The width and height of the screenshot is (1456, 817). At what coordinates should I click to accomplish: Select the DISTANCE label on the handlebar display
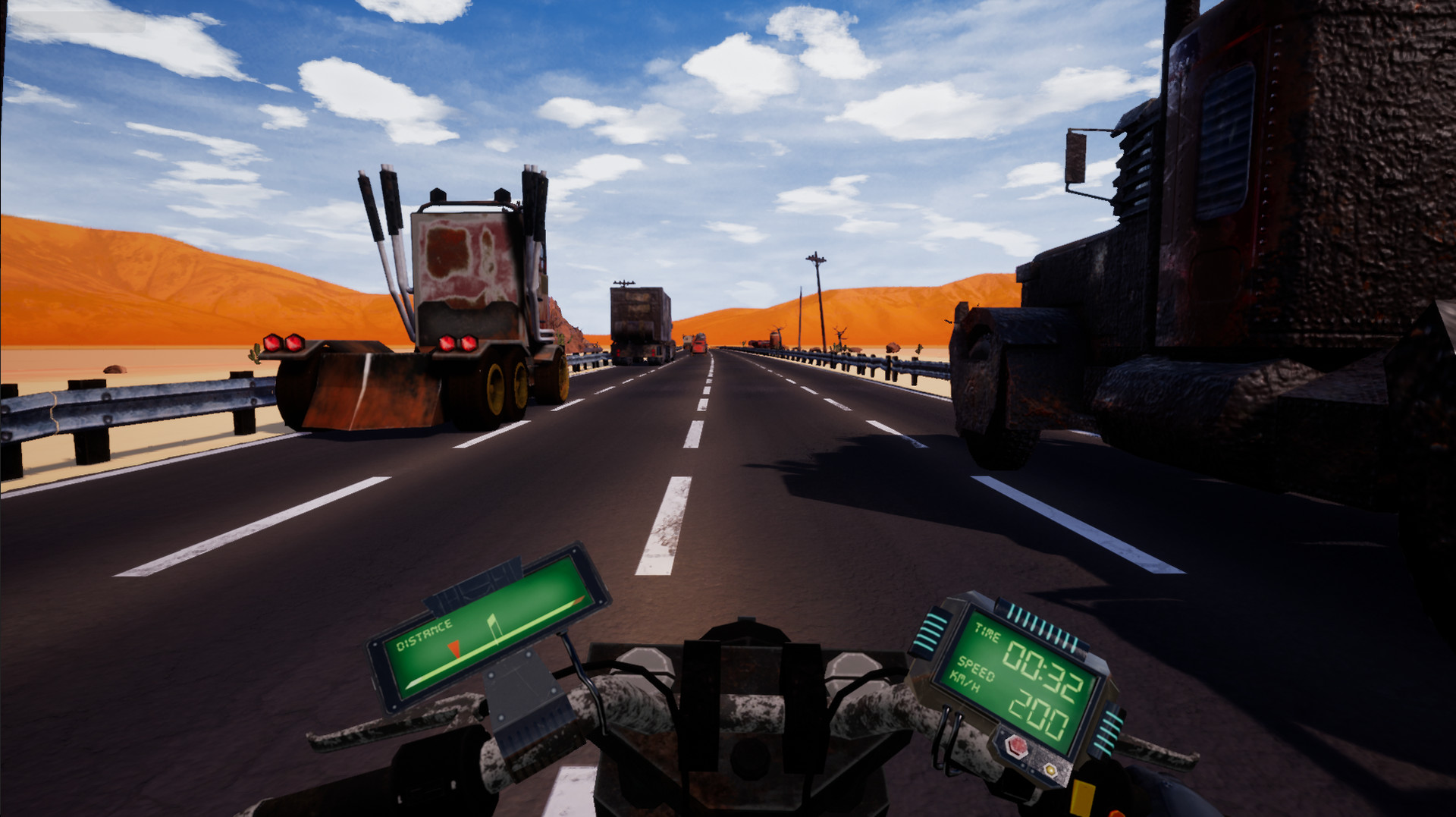coord(423,634)
